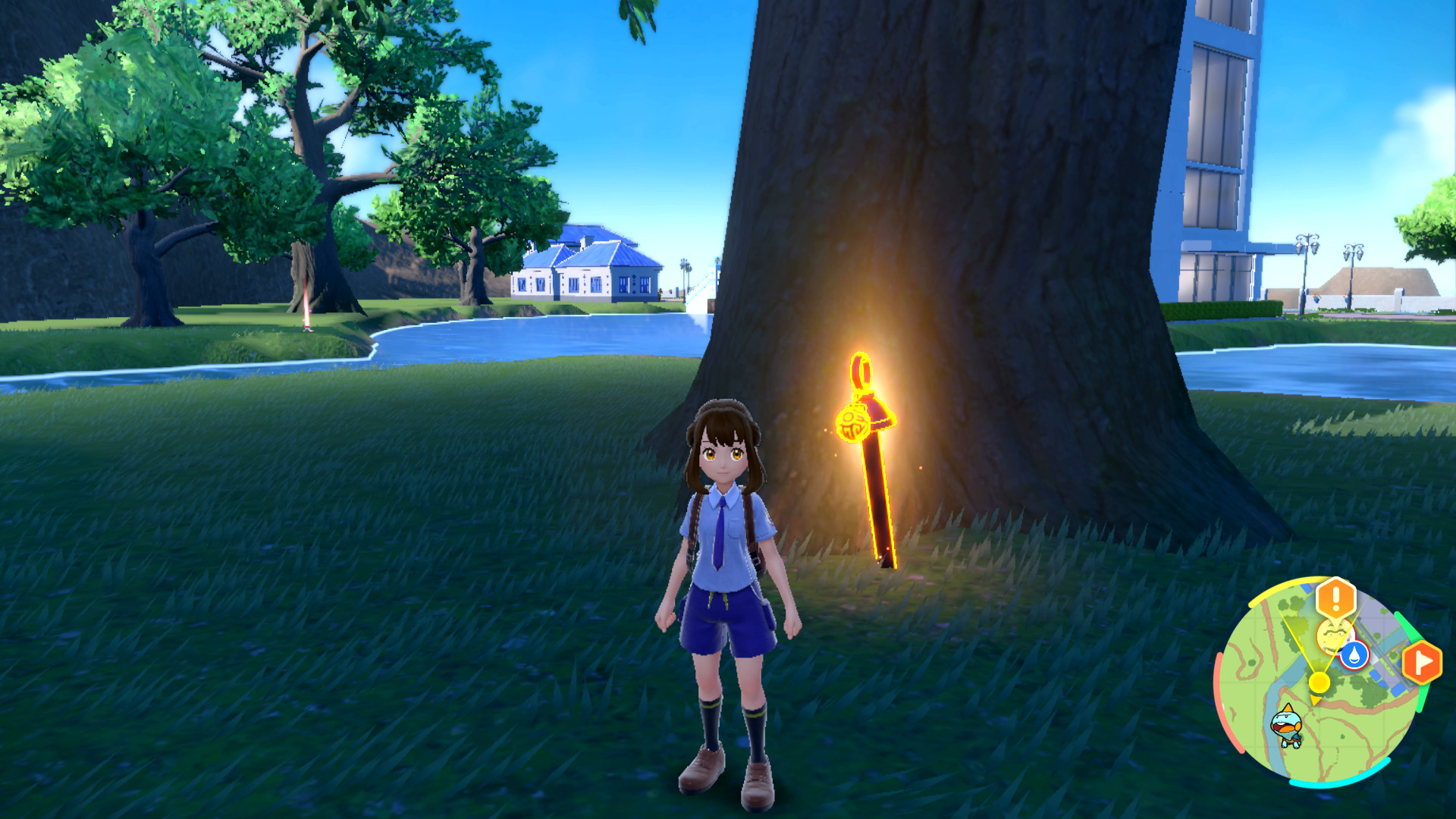Viewport: 1456px width, 819px height.
Task: Click the orange flag destination marker
Action: [1421, 663]
